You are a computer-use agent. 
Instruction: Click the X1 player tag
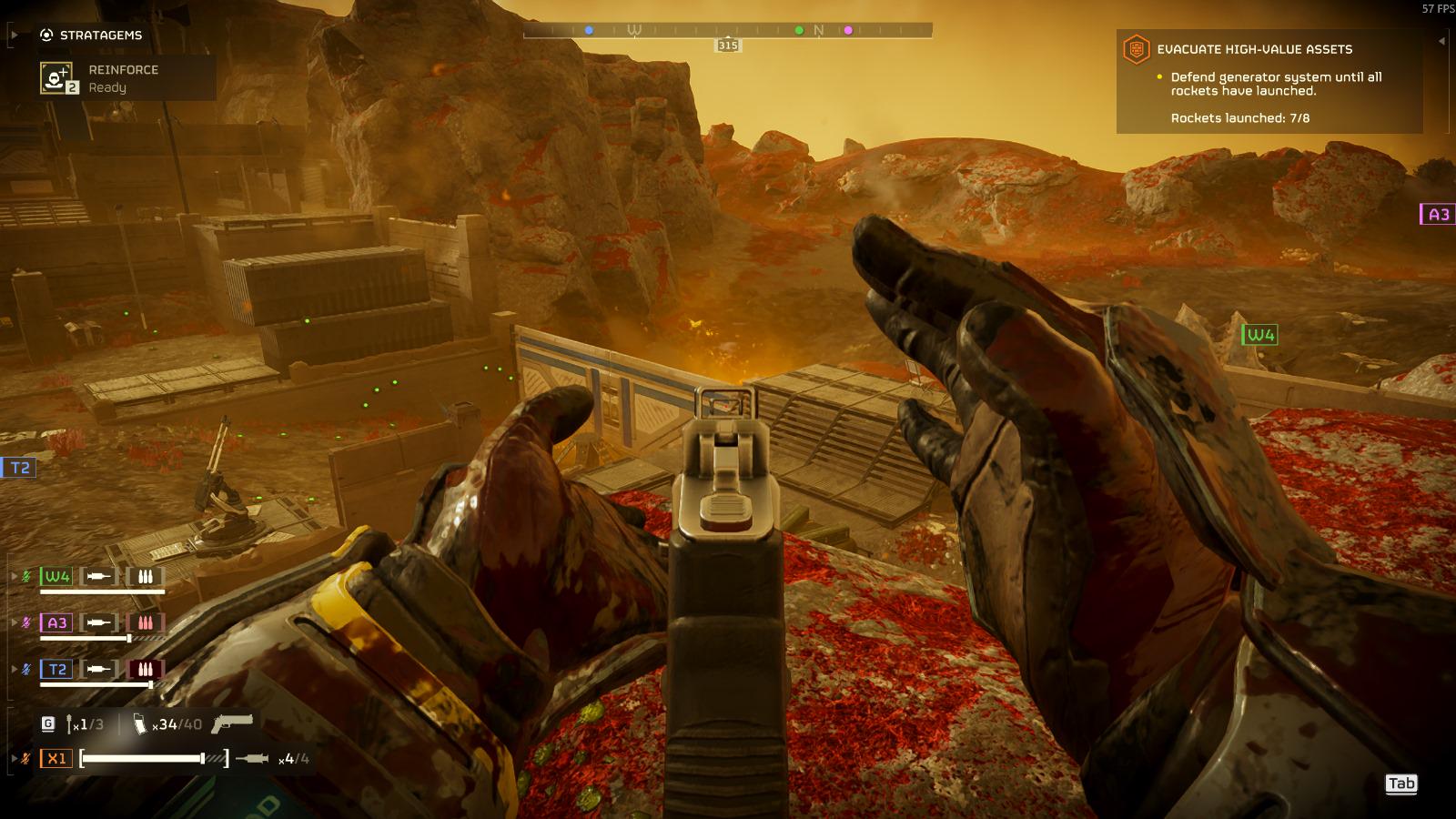(x=56, y=758)
